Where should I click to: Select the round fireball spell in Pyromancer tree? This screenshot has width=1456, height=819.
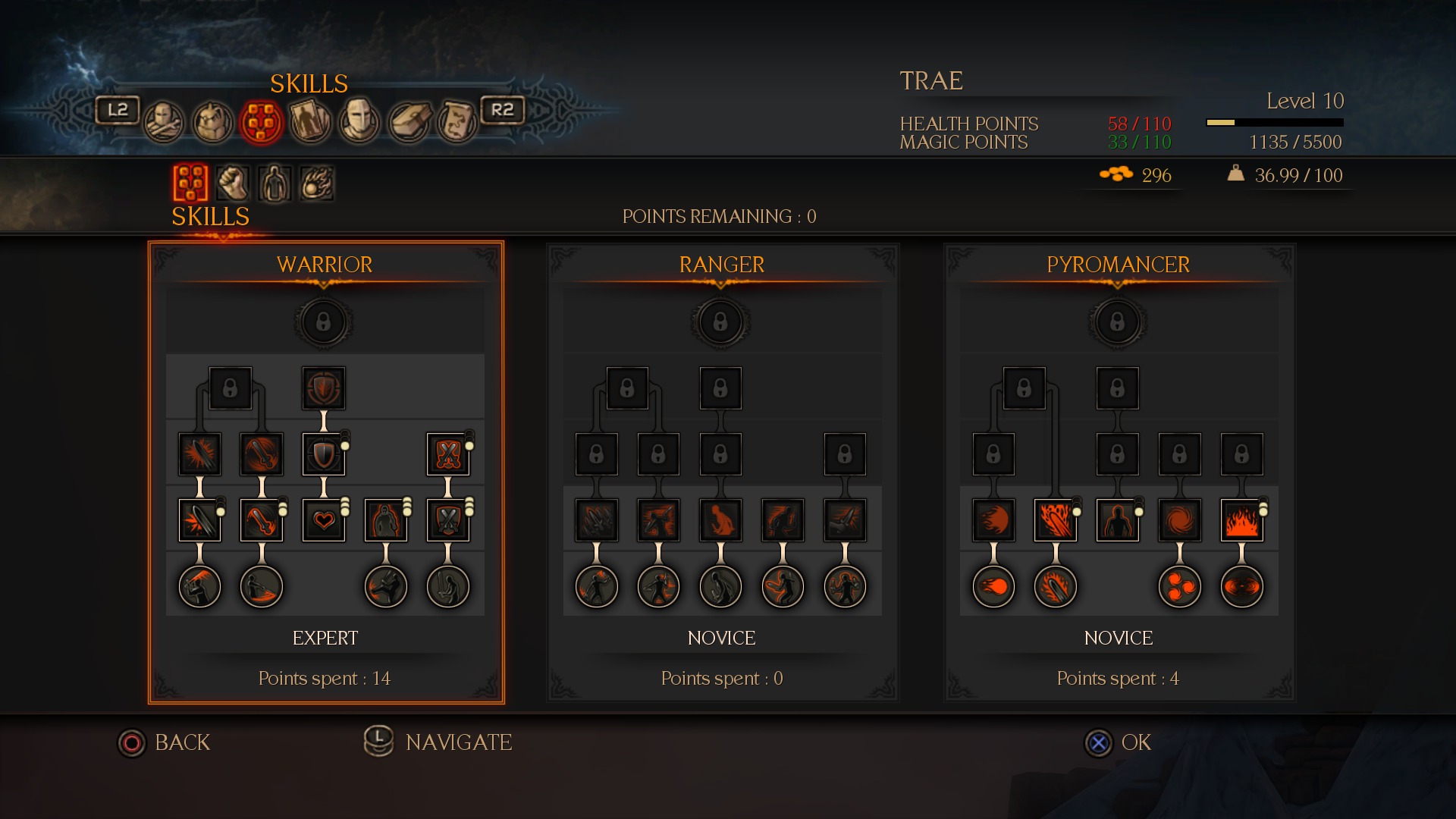click(993, 586)
